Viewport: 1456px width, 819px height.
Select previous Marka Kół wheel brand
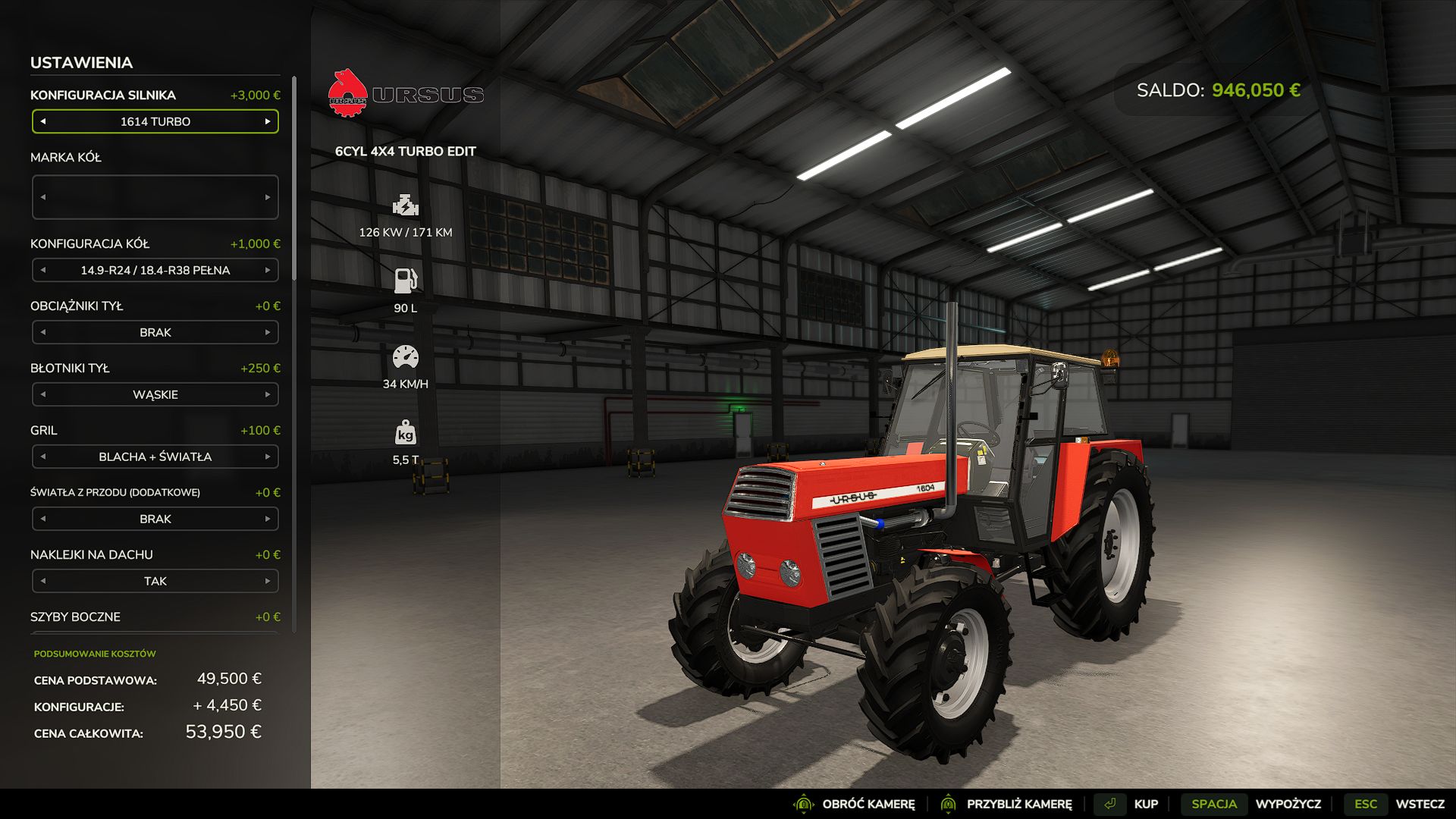pyautogui.click(x=43, y=197)
